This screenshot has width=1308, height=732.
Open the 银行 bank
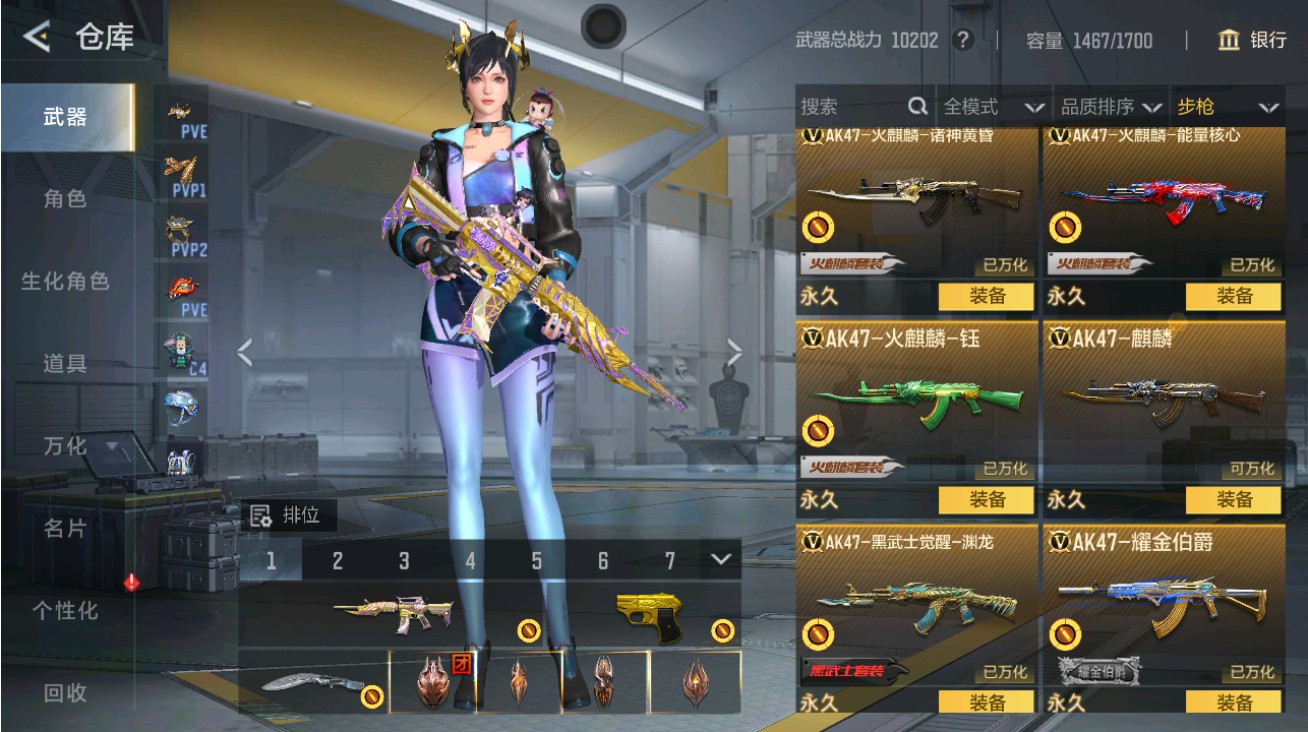[1252, 40]
